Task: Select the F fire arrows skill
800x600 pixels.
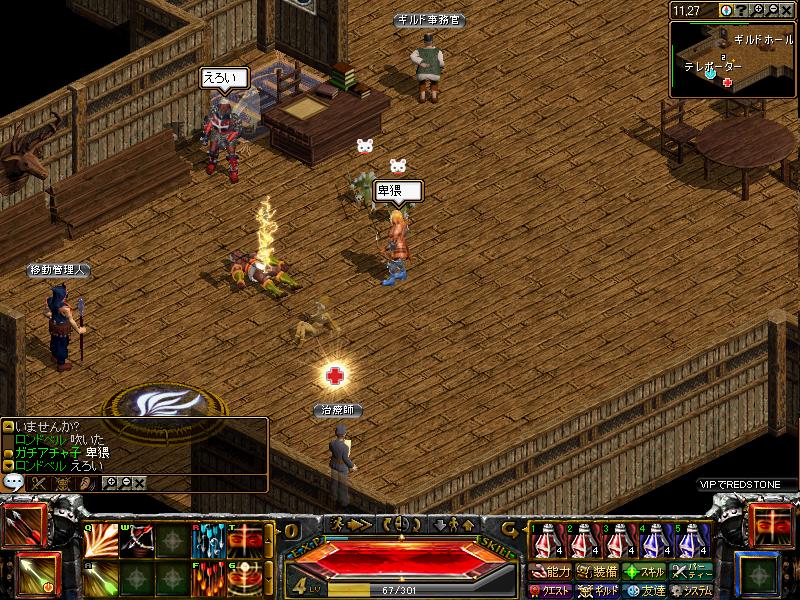Action: 207,578
